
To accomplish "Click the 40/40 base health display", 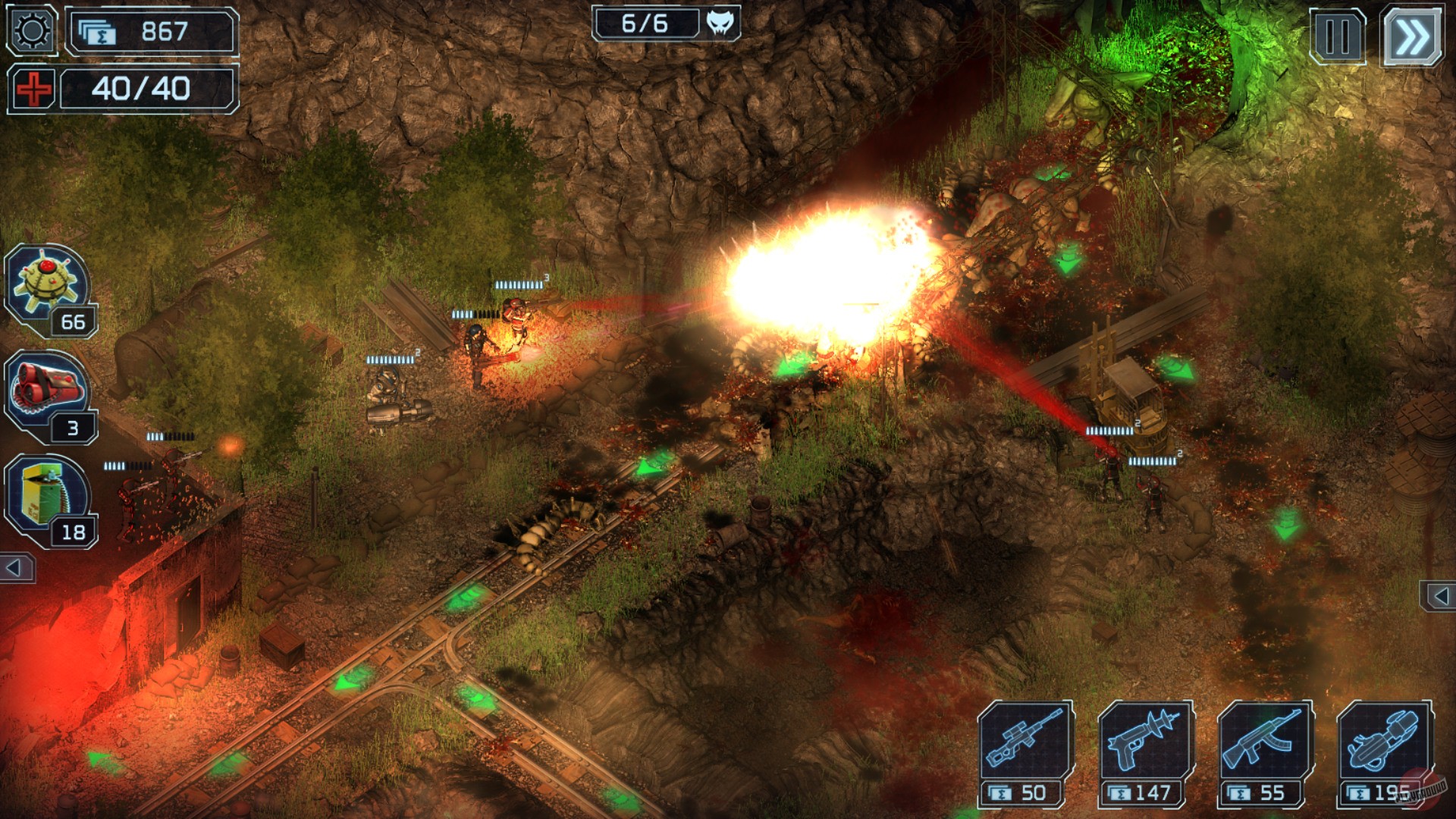I will click(143, 89).
